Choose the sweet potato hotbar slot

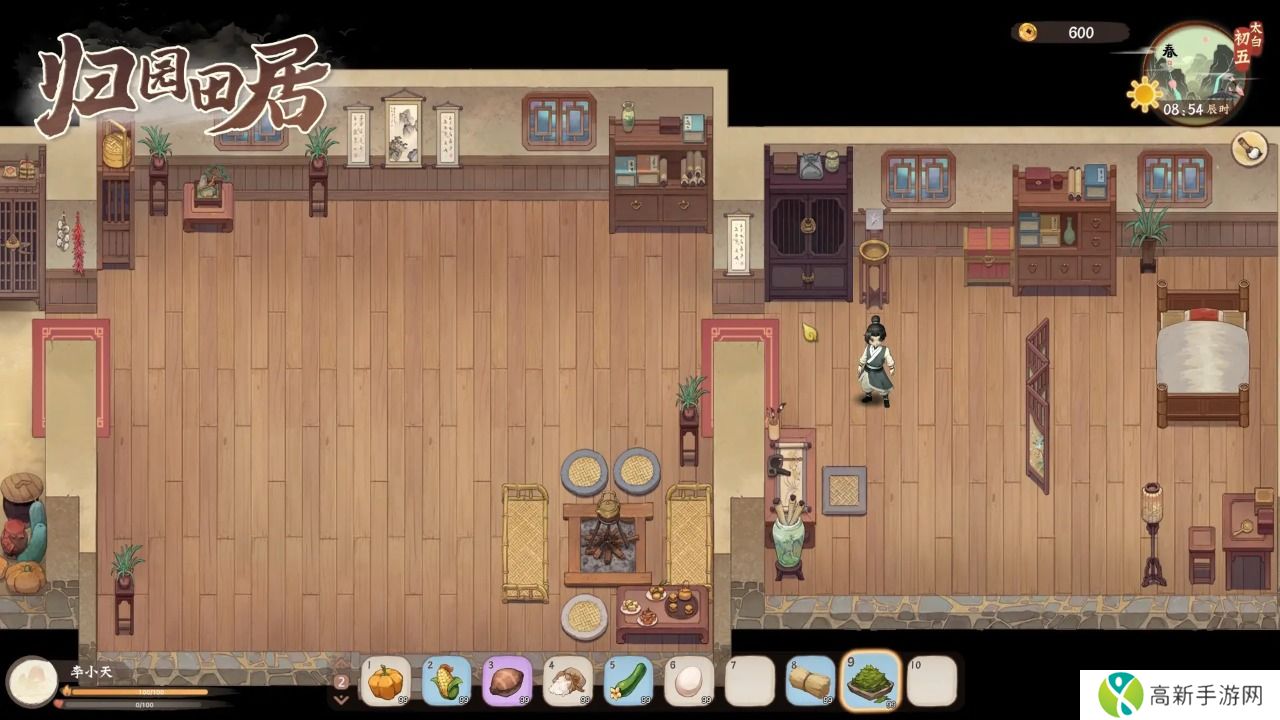pyautogui.click(x=507, y=681)
